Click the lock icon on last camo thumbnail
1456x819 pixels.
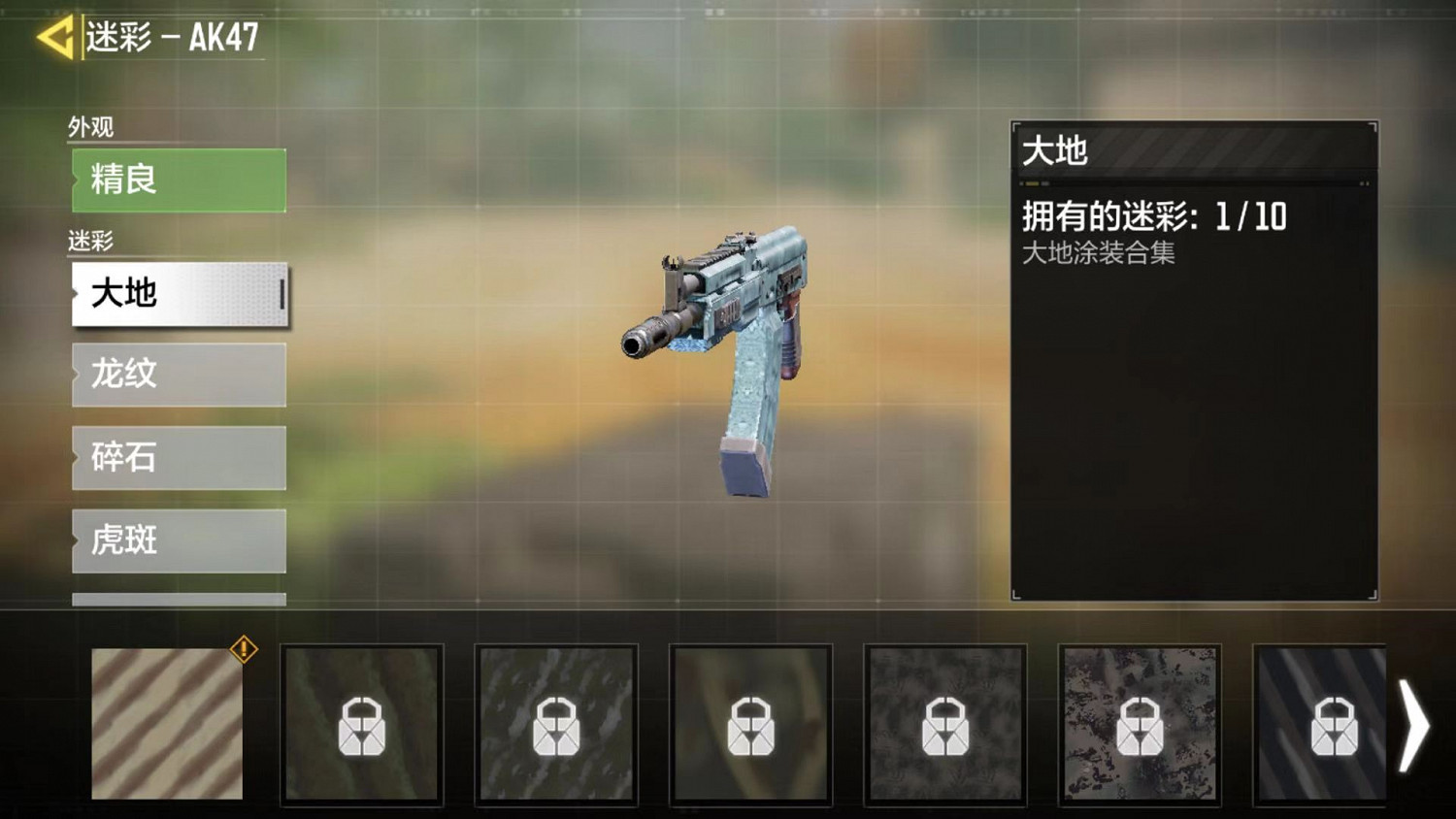click(1333, 726)
